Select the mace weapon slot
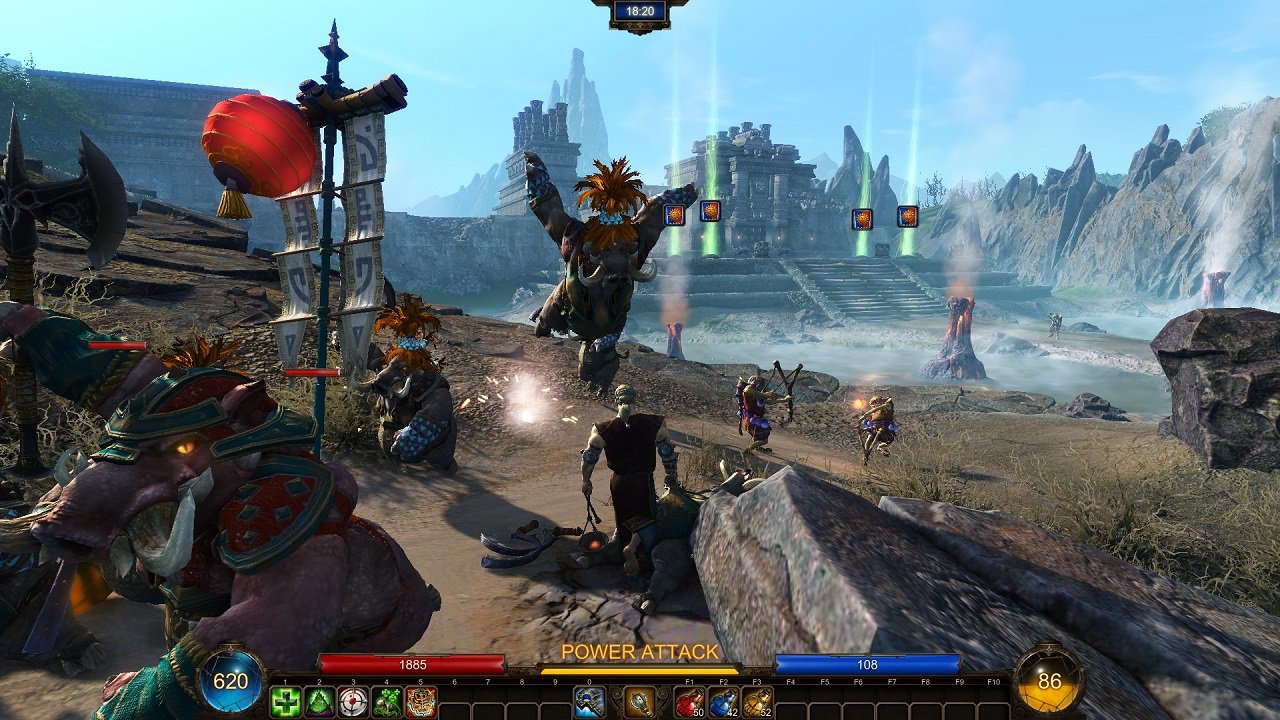Screen dimensions: 1280x720 [640, 702]
